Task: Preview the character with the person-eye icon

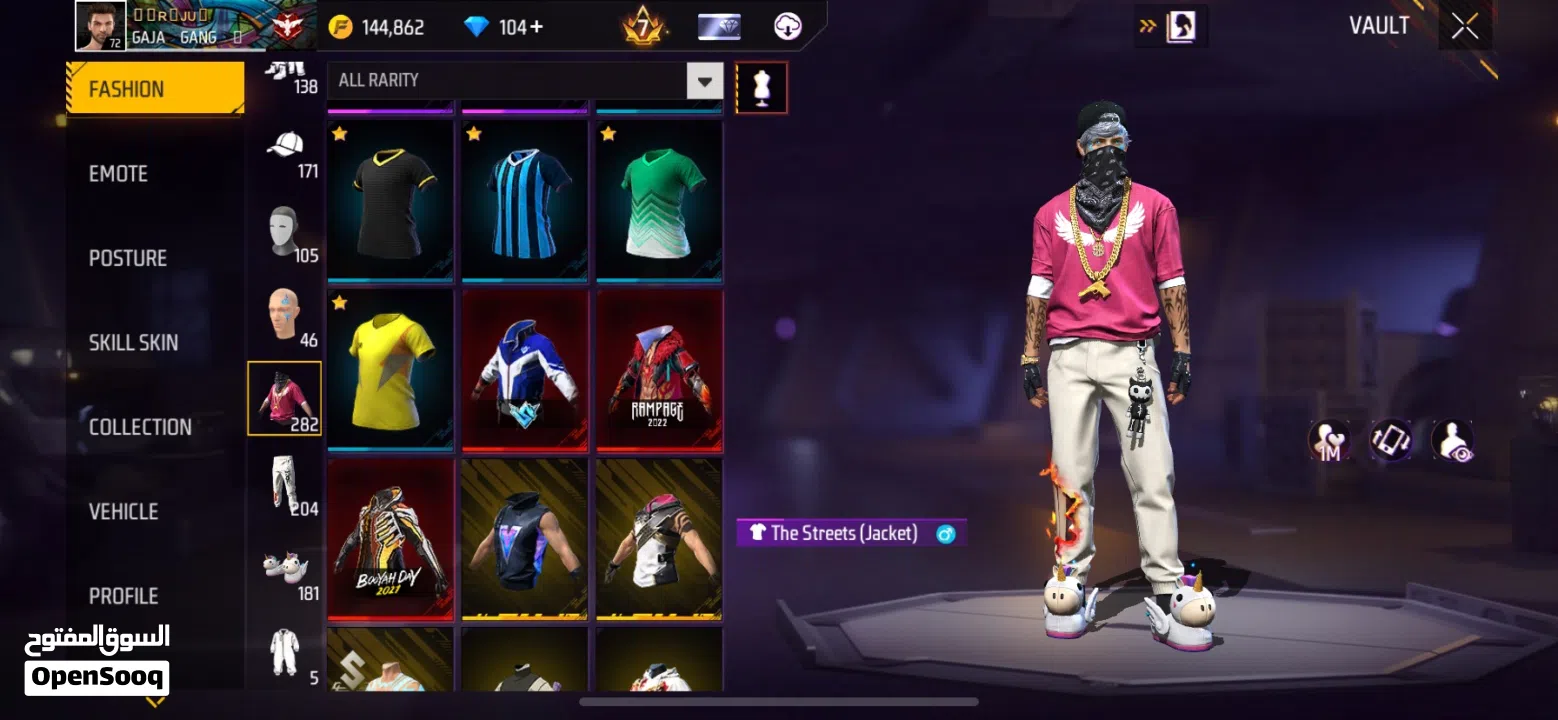Action: click(1450, 440)
